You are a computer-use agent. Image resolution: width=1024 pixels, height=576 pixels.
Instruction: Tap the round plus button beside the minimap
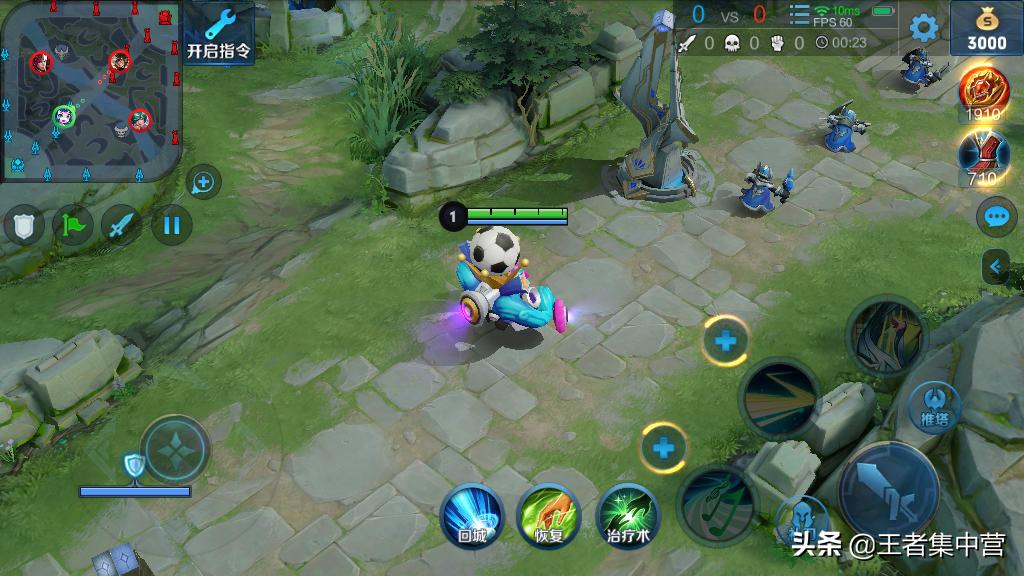click(203, 182)
